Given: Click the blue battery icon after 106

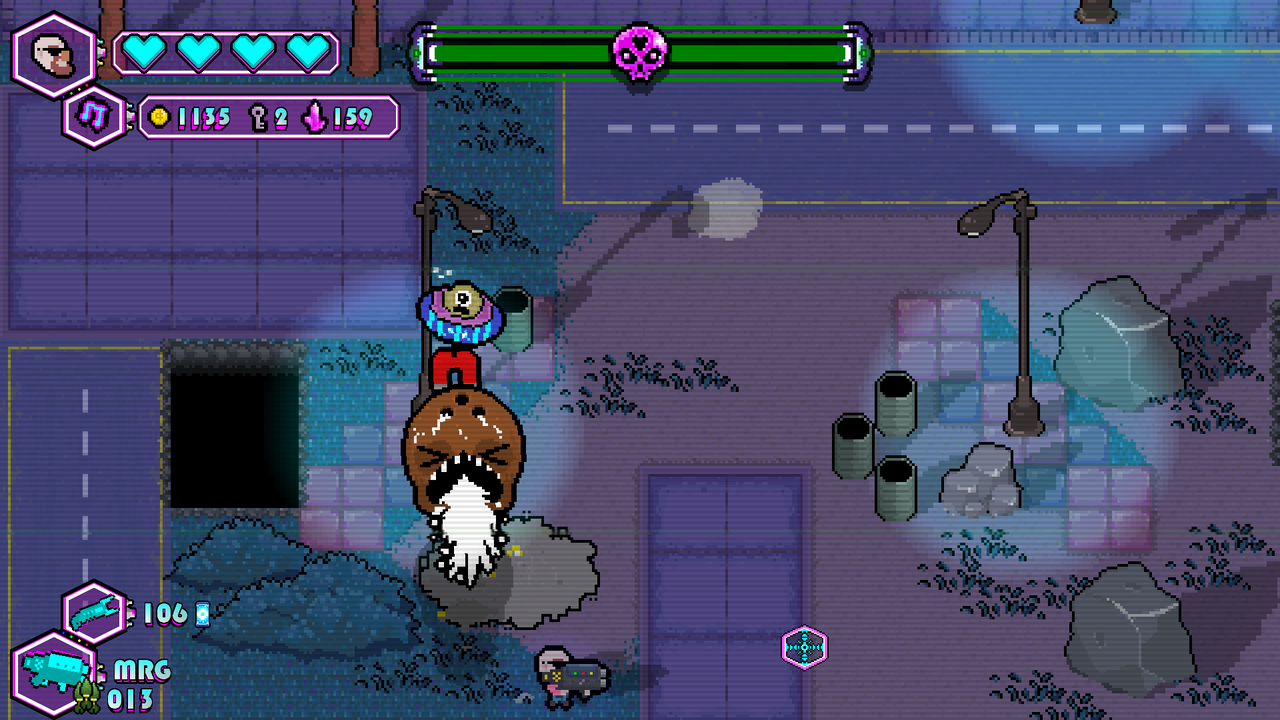Looking at the screenshot, I should [200, 613].
